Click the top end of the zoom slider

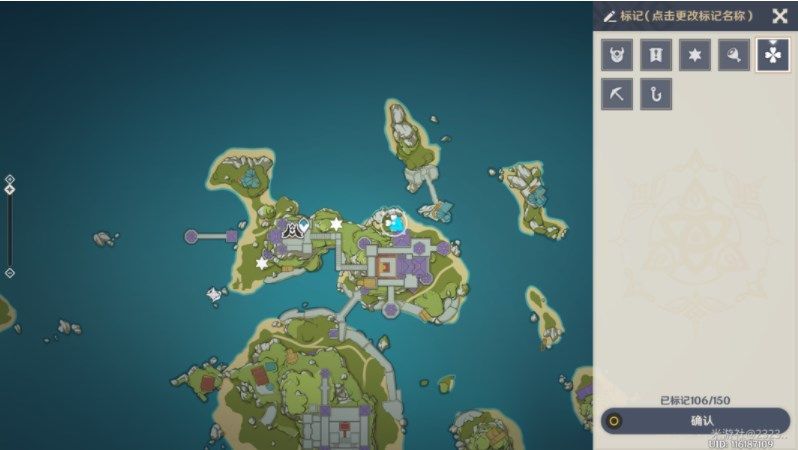10,180
